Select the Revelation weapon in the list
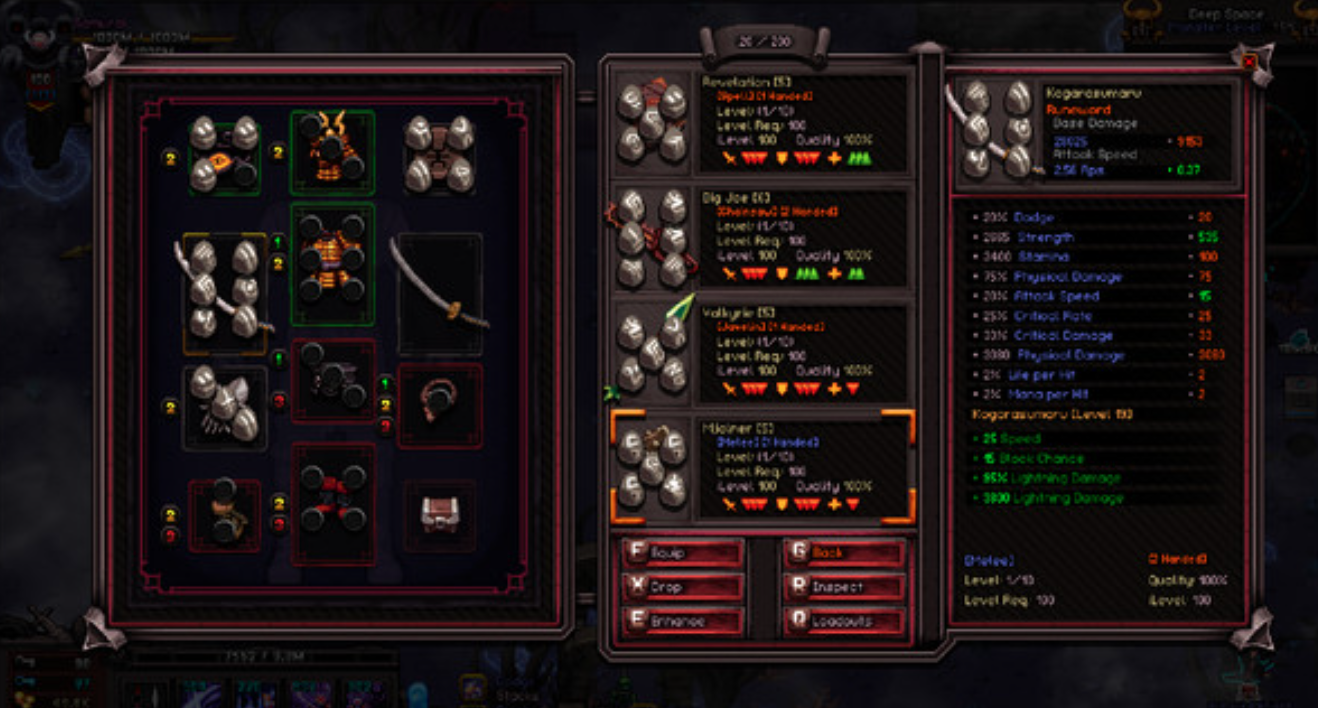The width and height of the screenshot is (1318, 708). tap(761, 124)
